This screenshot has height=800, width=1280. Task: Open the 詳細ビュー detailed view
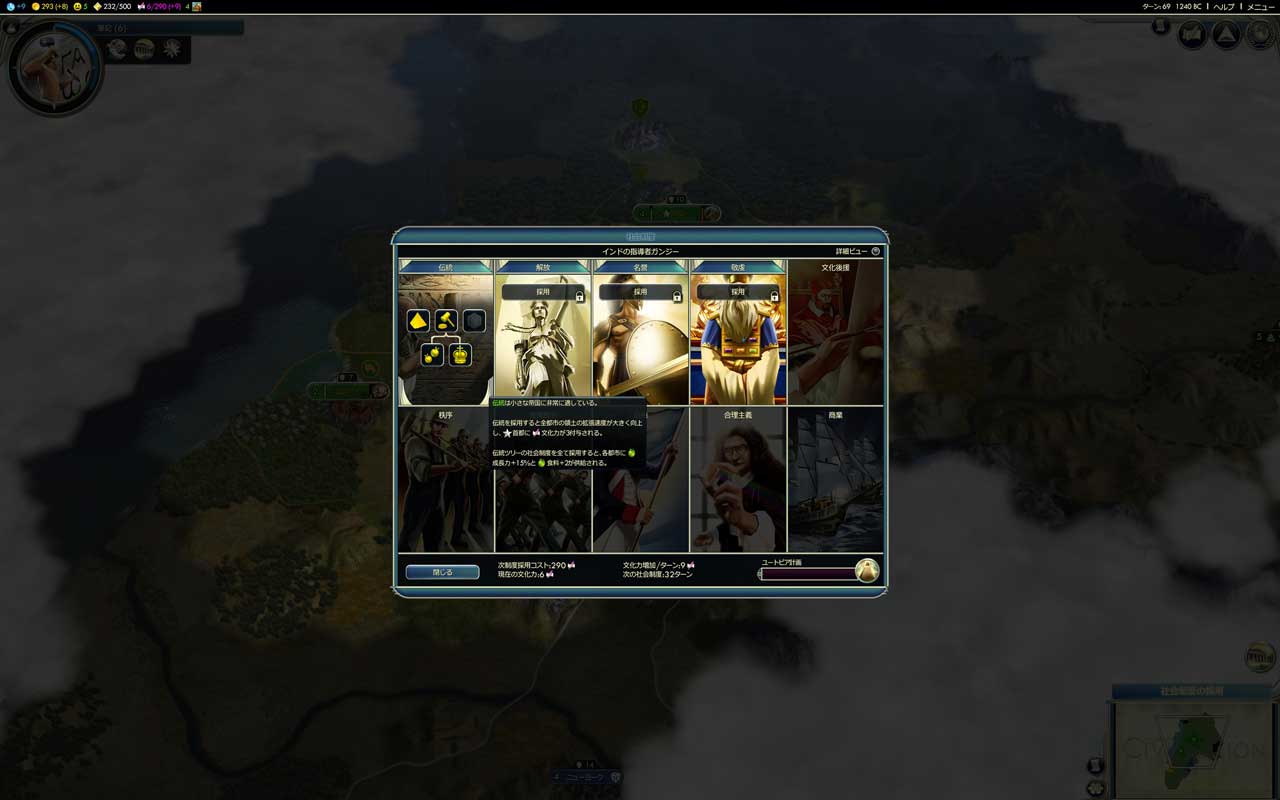pyautogui.click(x=858, y=251)
